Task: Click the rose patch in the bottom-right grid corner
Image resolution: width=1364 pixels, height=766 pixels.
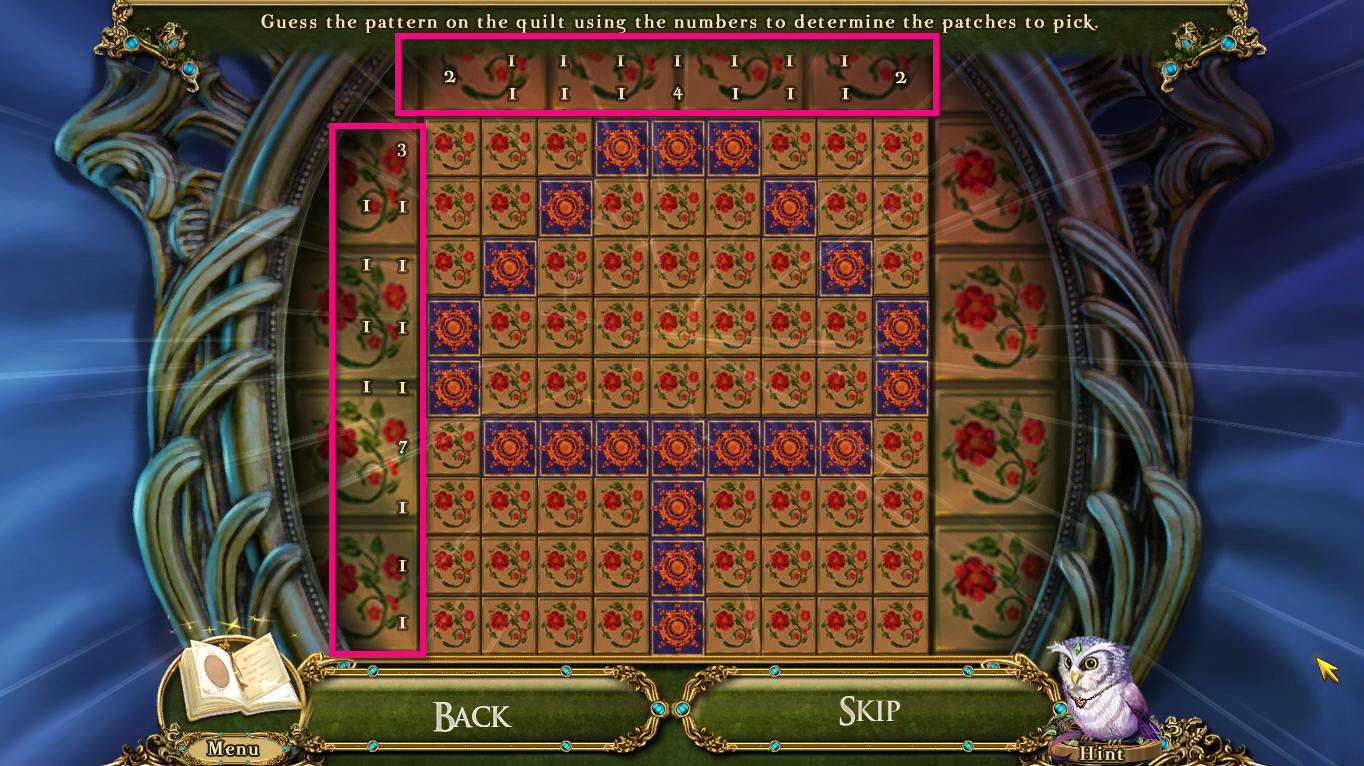Action: pos(902,620)
